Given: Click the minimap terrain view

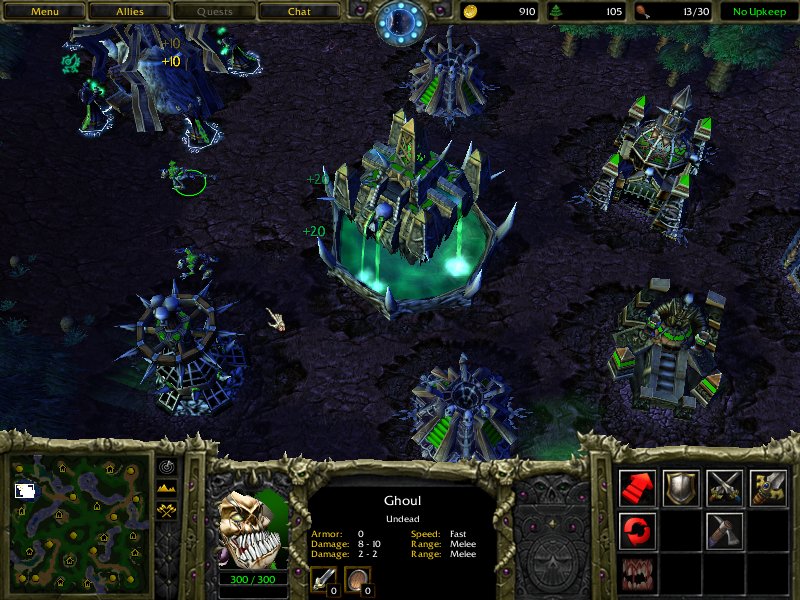Looking at the screenshot, I should [80, 523].
